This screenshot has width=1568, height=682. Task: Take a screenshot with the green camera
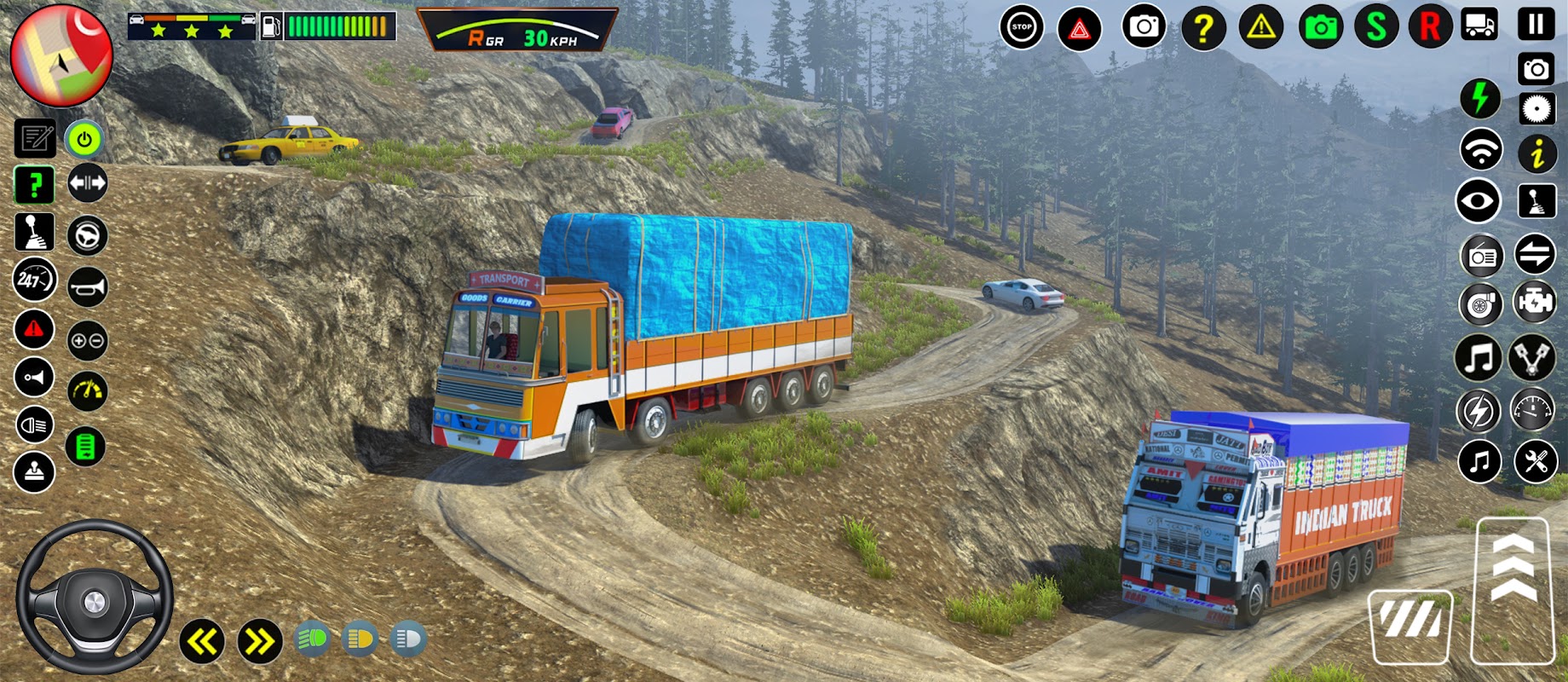point(1320,28)
